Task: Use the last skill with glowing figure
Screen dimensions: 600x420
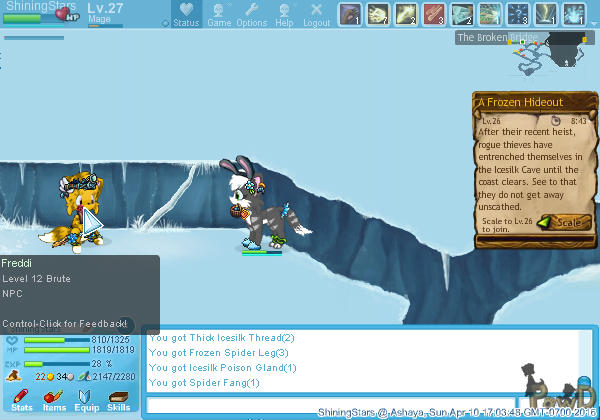Action: point(574,14)
